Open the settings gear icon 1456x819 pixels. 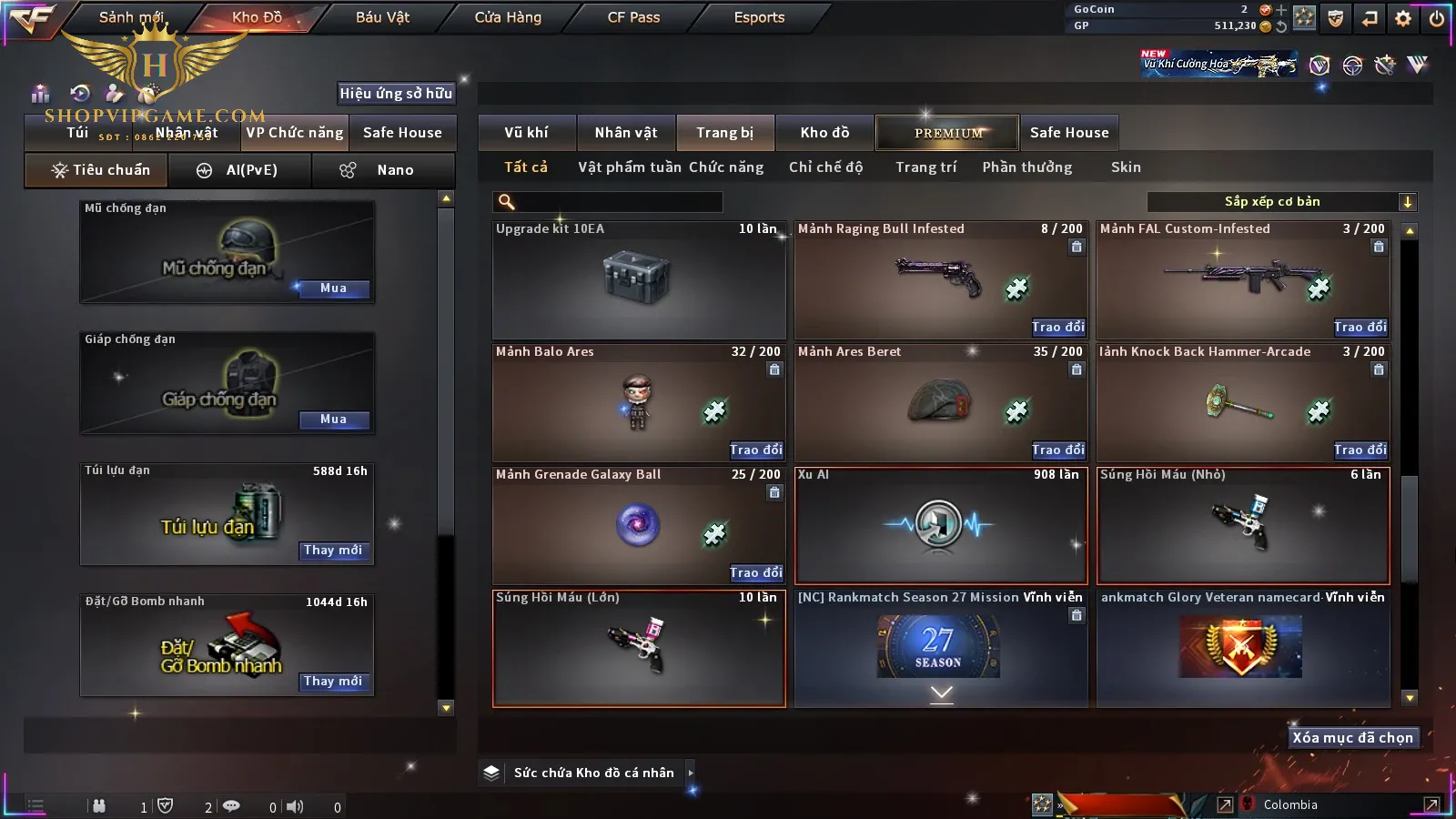click(x=1403, y=18)
